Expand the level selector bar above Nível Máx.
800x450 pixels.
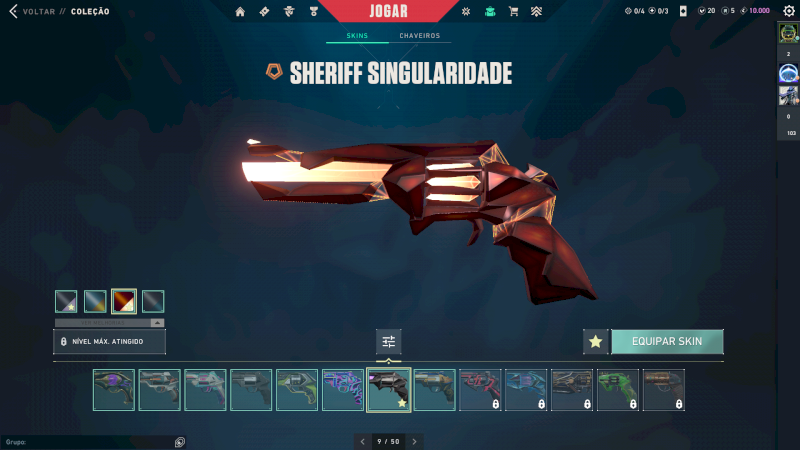coord(157,323)
